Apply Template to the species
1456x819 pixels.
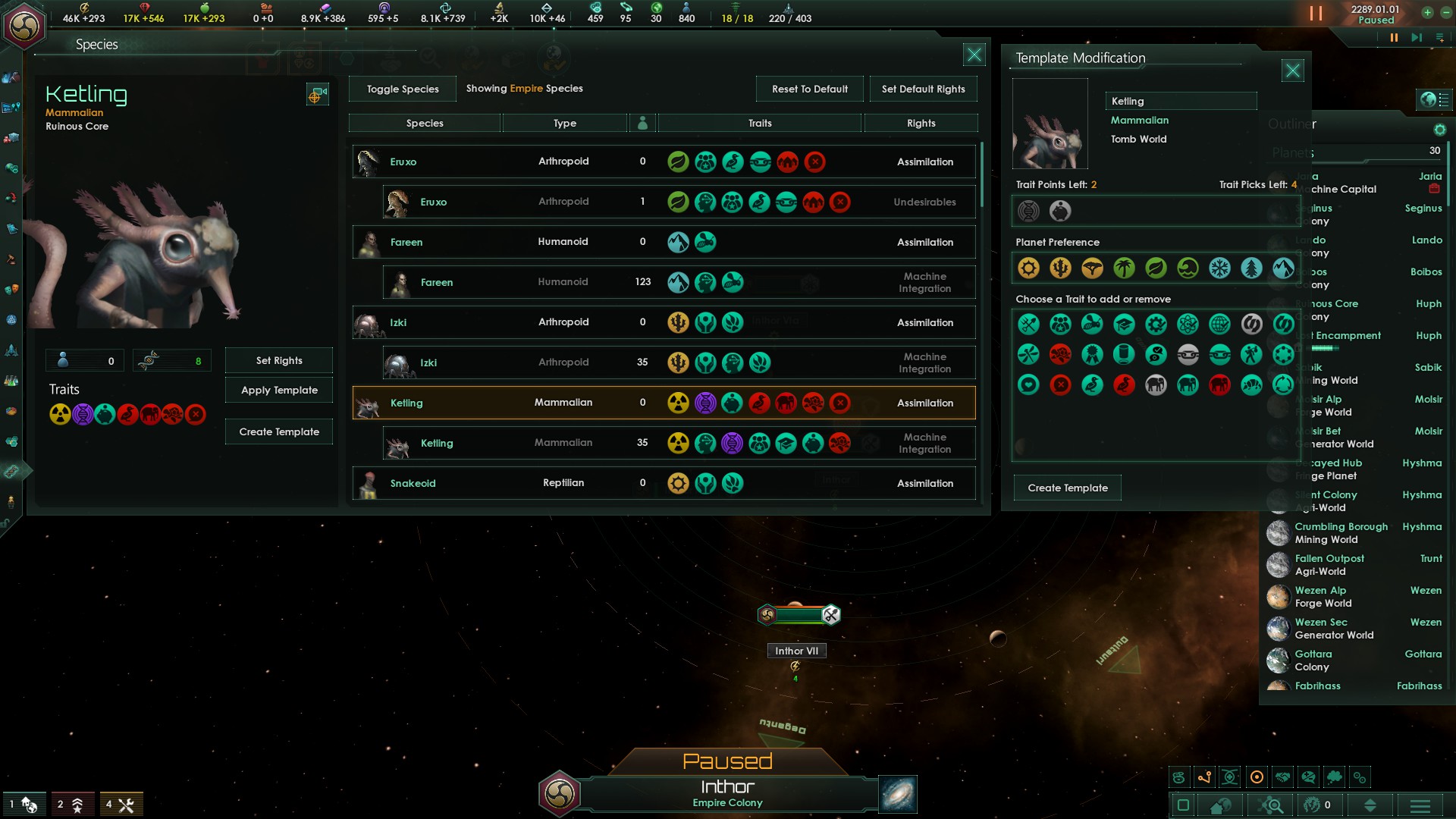pos(279,390)
